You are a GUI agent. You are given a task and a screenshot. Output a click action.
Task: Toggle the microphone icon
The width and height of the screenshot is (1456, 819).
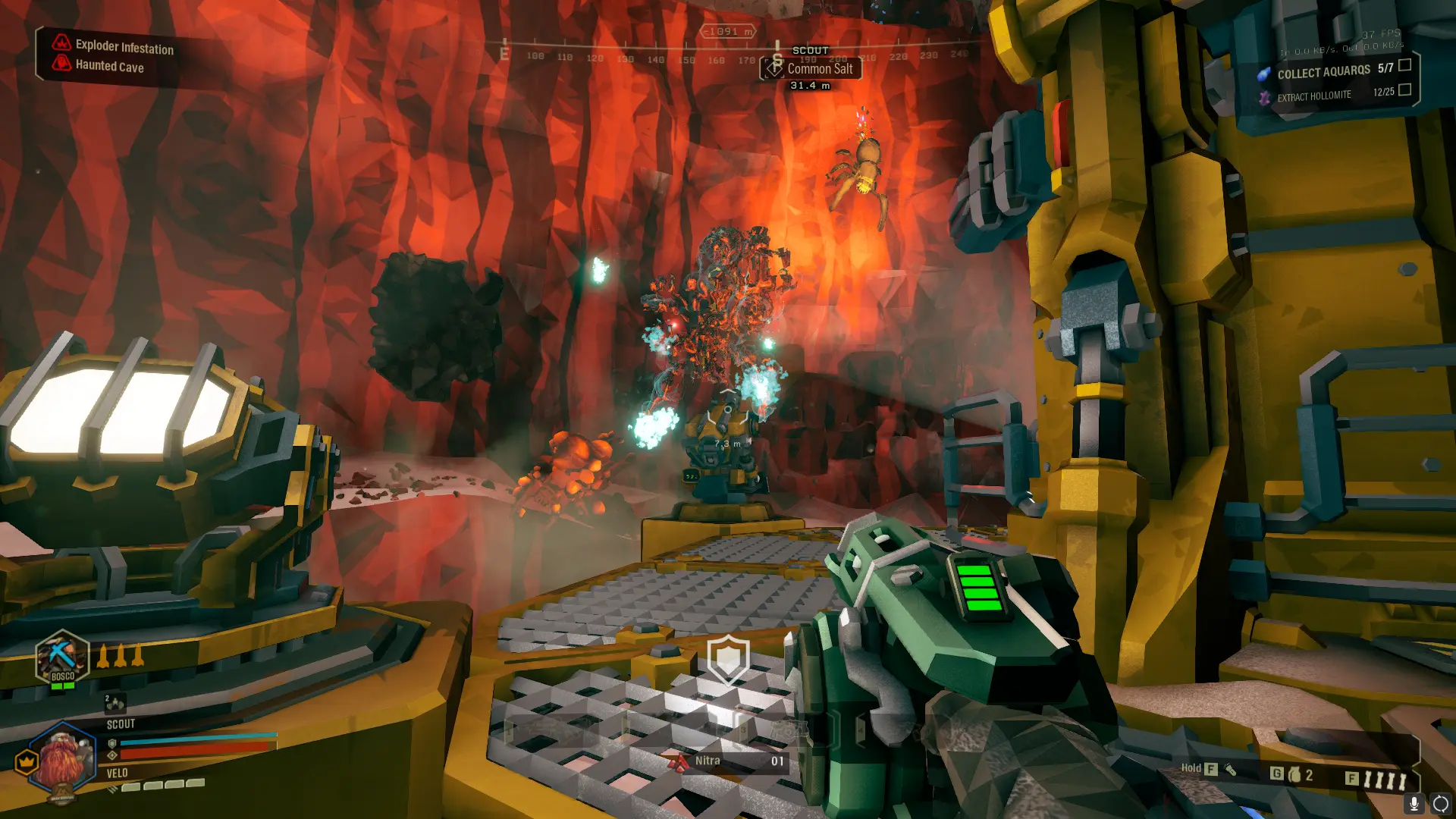click(1414, 804)
